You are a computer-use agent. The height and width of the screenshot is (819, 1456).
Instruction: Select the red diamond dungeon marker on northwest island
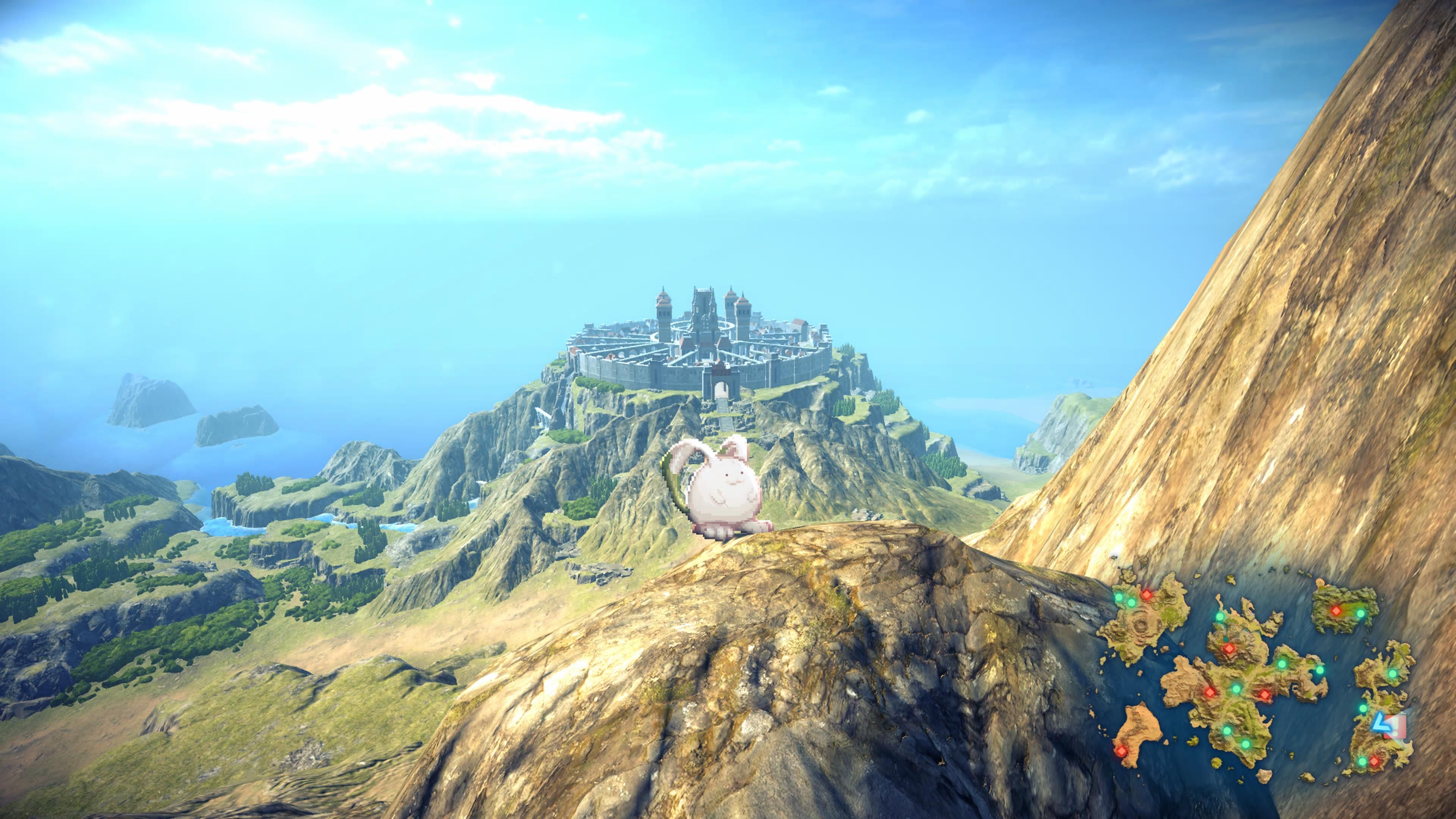pyautogui.click(x=1147, y=595)
